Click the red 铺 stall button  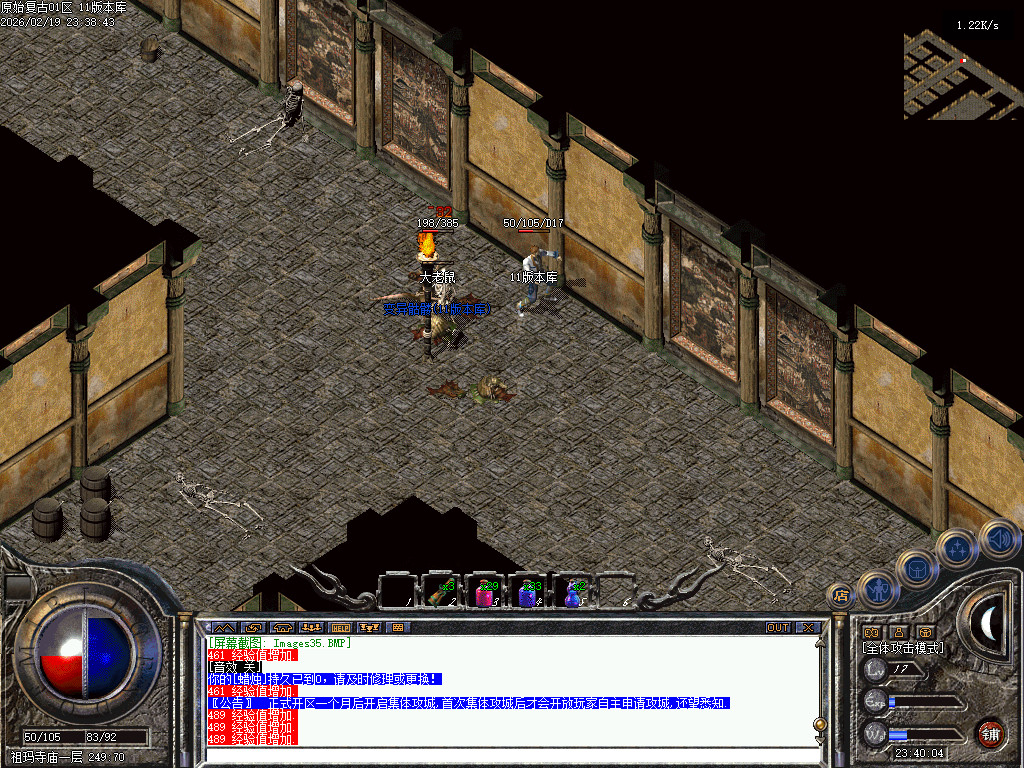point(990,732)
